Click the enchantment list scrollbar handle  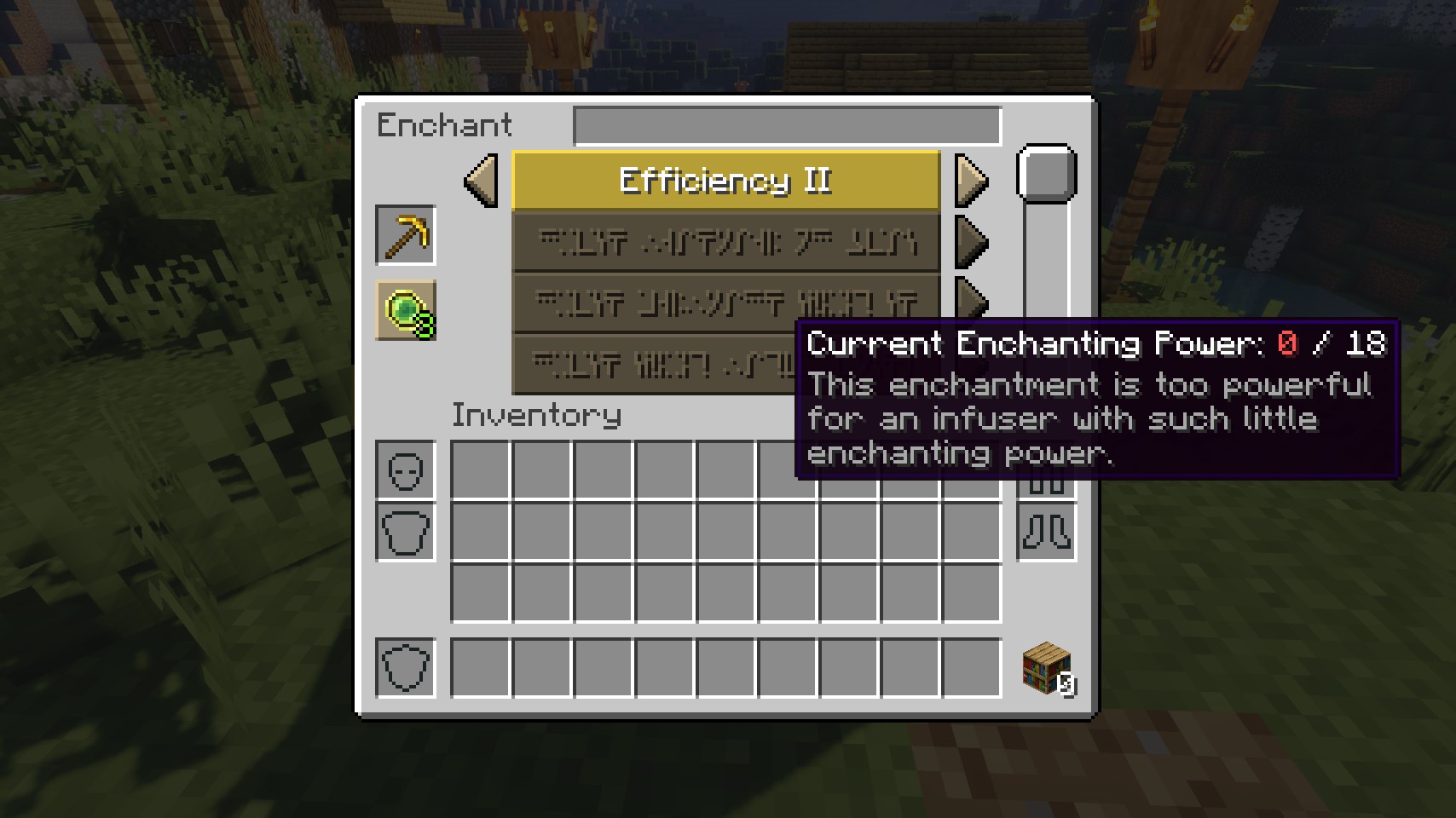pos(1046,175)
